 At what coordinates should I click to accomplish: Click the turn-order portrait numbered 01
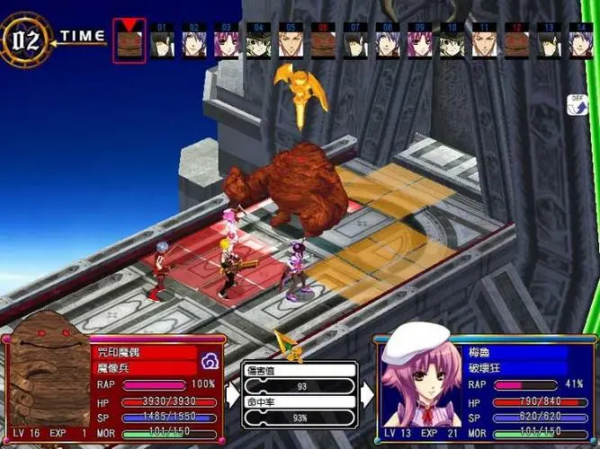[x=163, y=42]
